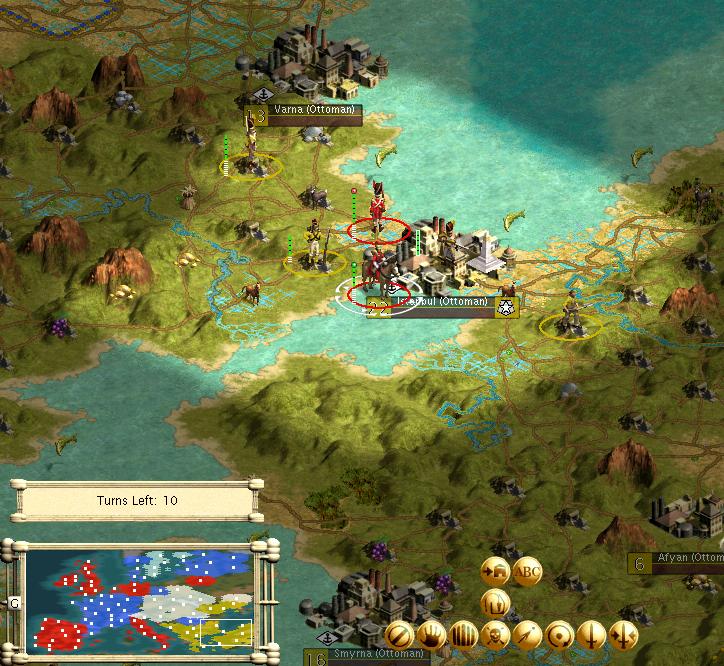This screenshot has height=666, width=724.
Task: Choose the hand-shaped hold order icon
Action: (432, 634)
